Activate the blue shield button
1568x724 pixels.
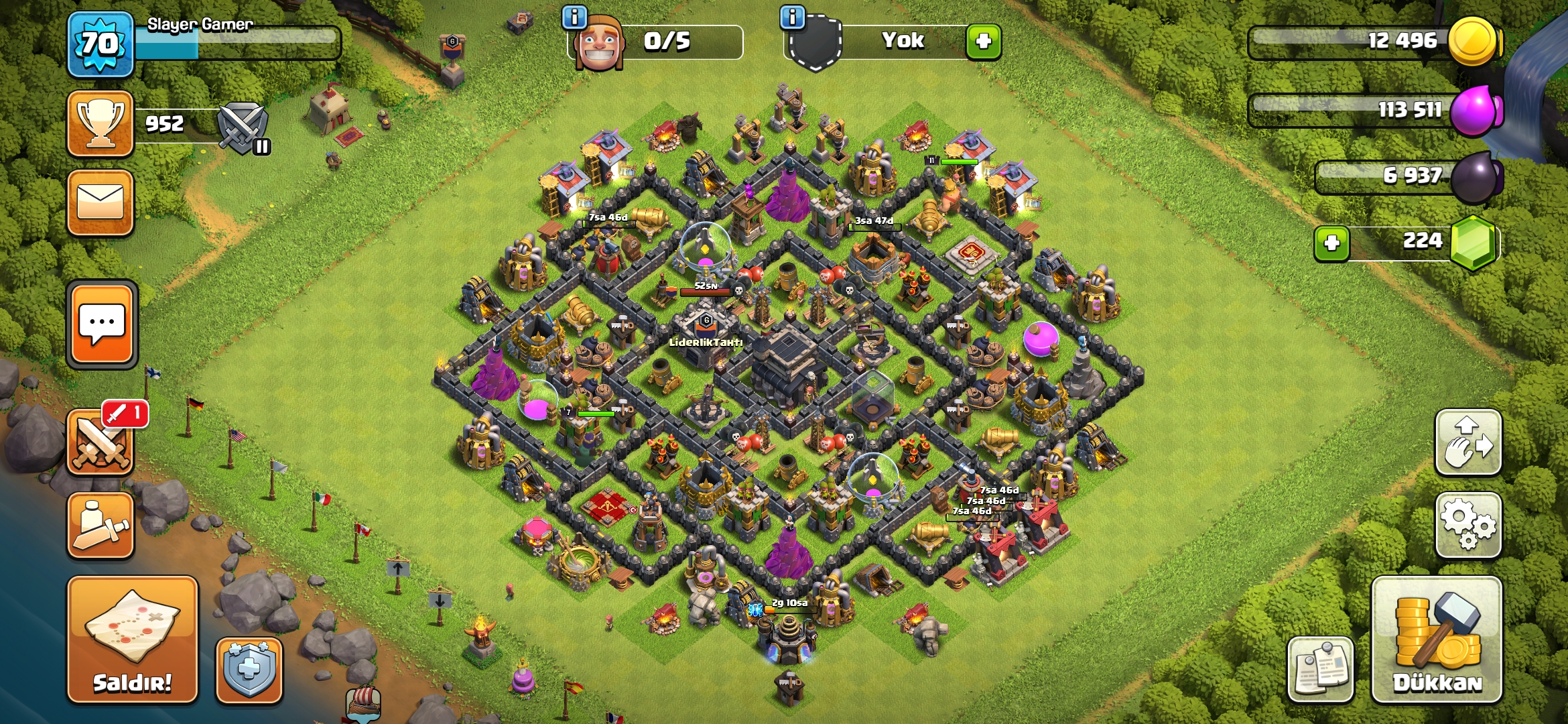pos(249,670)
